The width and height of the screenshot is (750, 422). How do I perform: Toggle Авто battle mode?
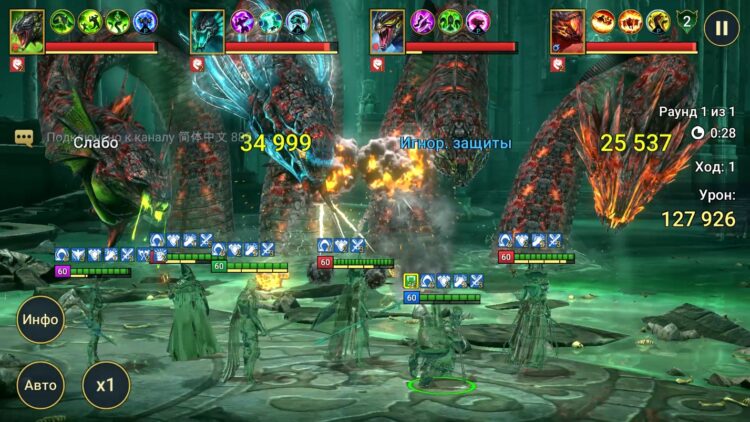(x=40, y=385)
